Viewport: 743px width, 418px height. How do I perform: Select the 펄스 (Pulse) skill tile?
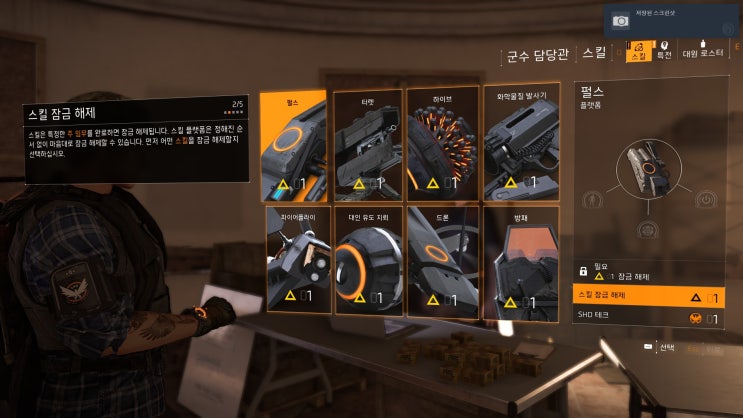pyautogui.click(x=293, y=144)
